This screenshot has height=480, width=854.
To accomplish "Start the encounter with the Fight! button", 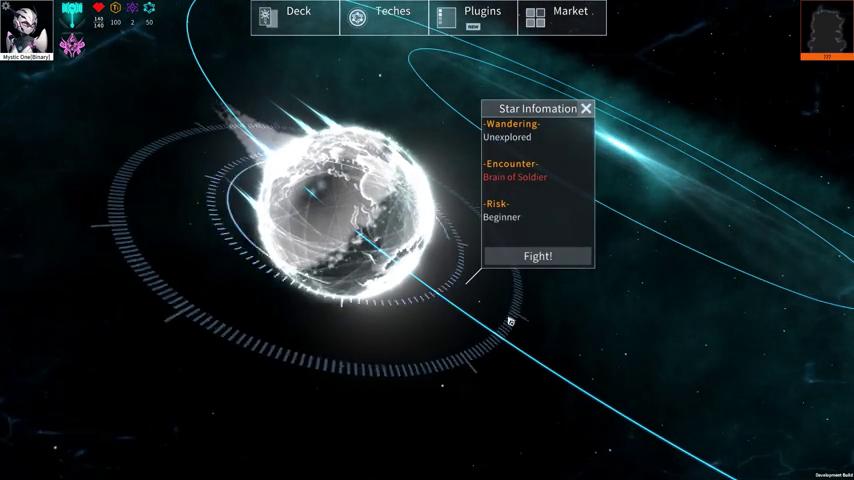I will pyautogui.click(x=538, y=256).
